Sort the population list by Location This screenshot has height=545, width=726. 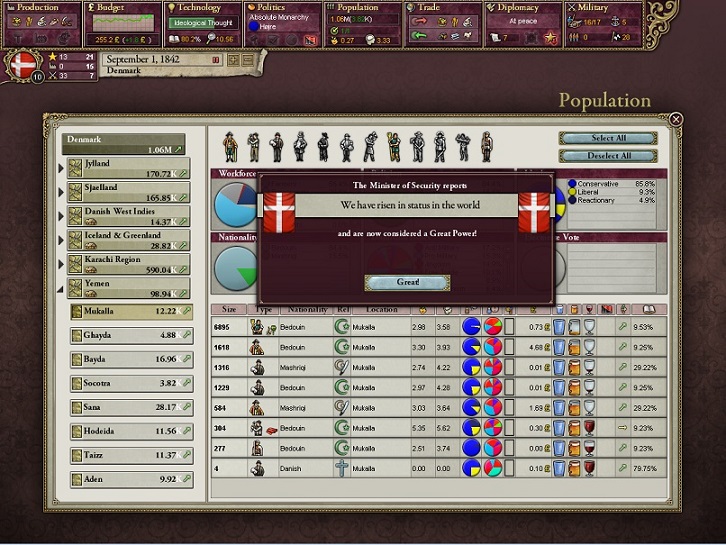[380, 310]
